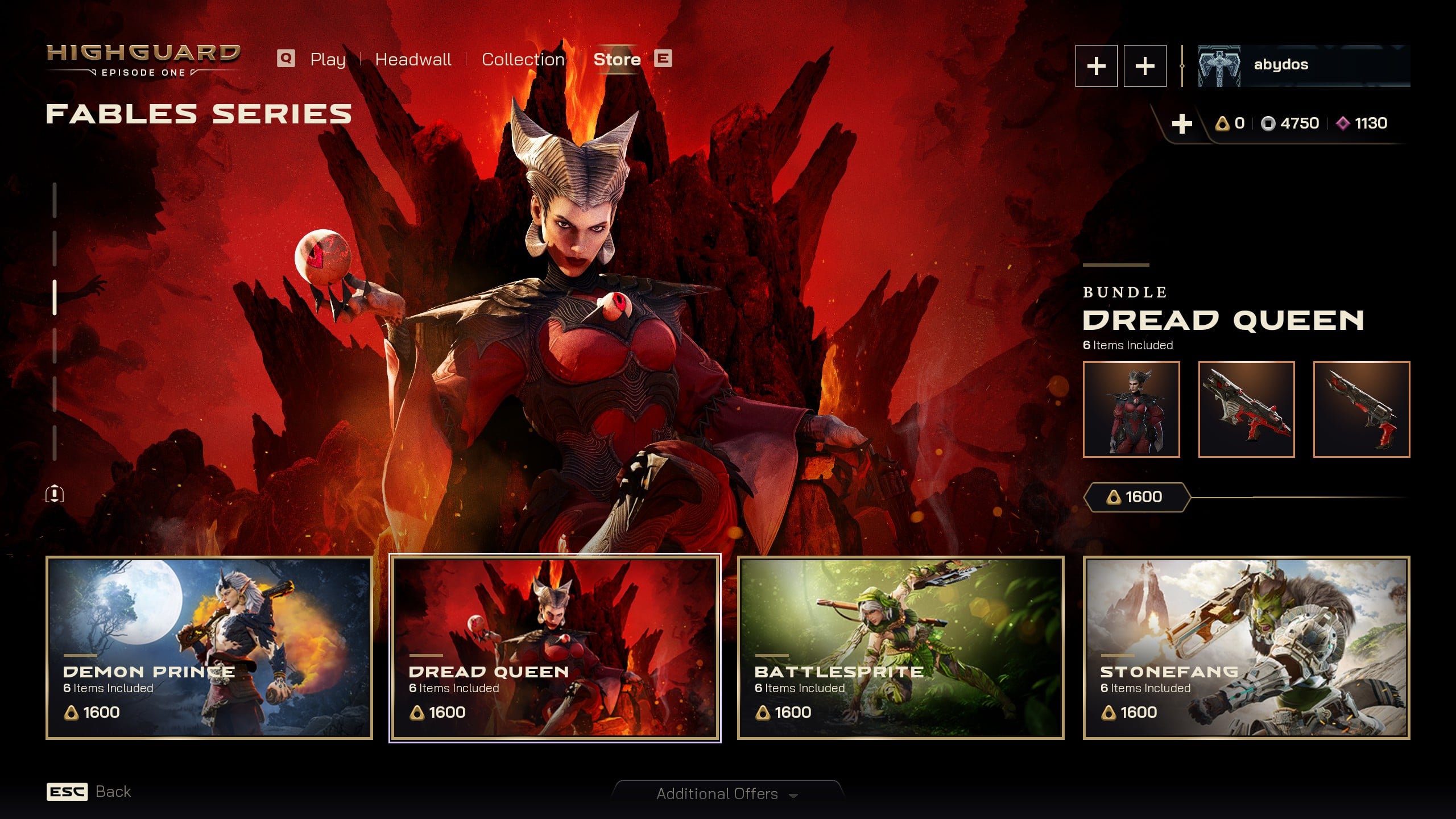Open the Headwall tab
This screenshot has height=819, width=1456.
413,59
